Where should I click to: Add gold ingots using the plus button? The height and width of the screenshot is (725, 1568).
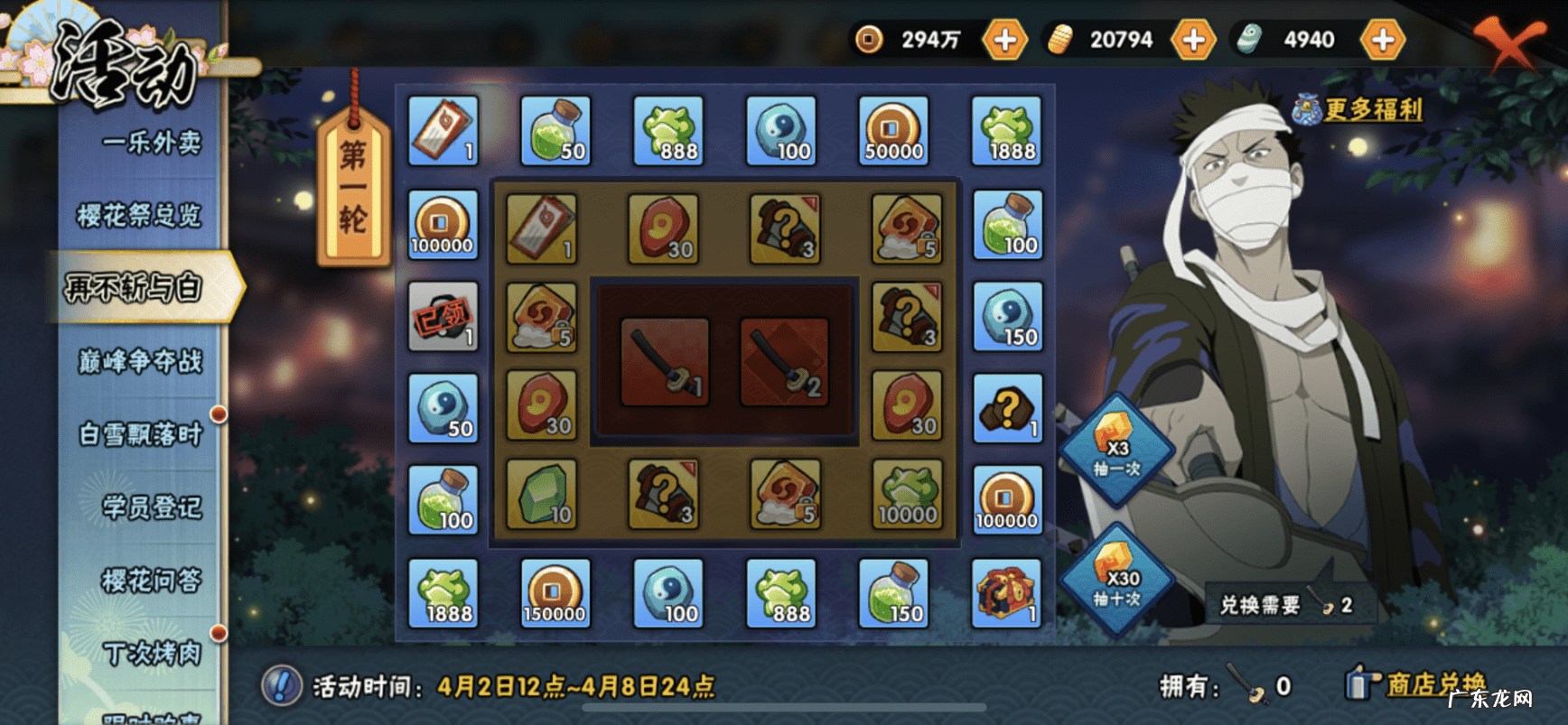click(x=1193, y=40)
